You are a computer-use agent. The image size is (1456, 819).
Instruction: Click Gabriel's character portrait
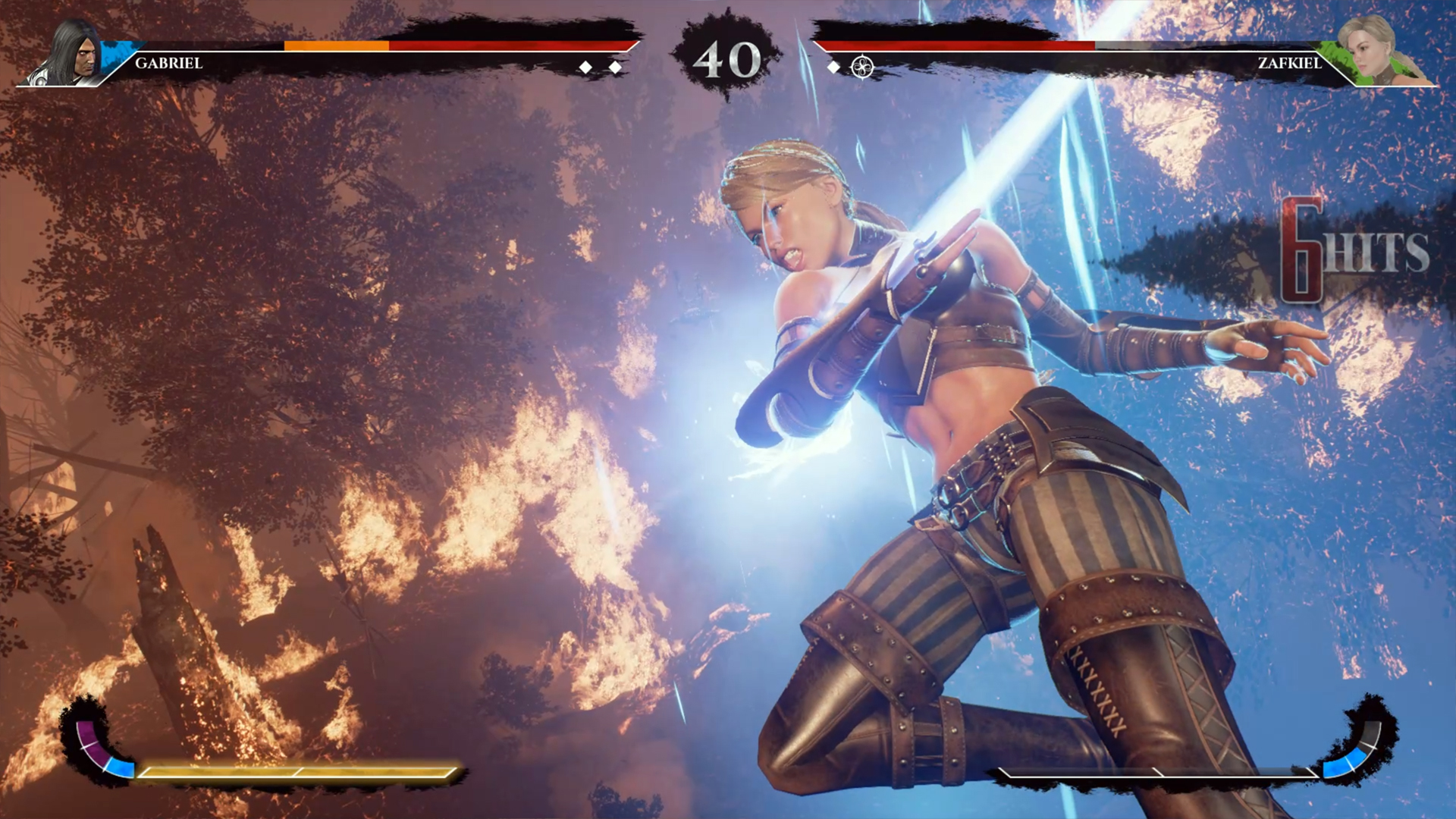point(74,53)
